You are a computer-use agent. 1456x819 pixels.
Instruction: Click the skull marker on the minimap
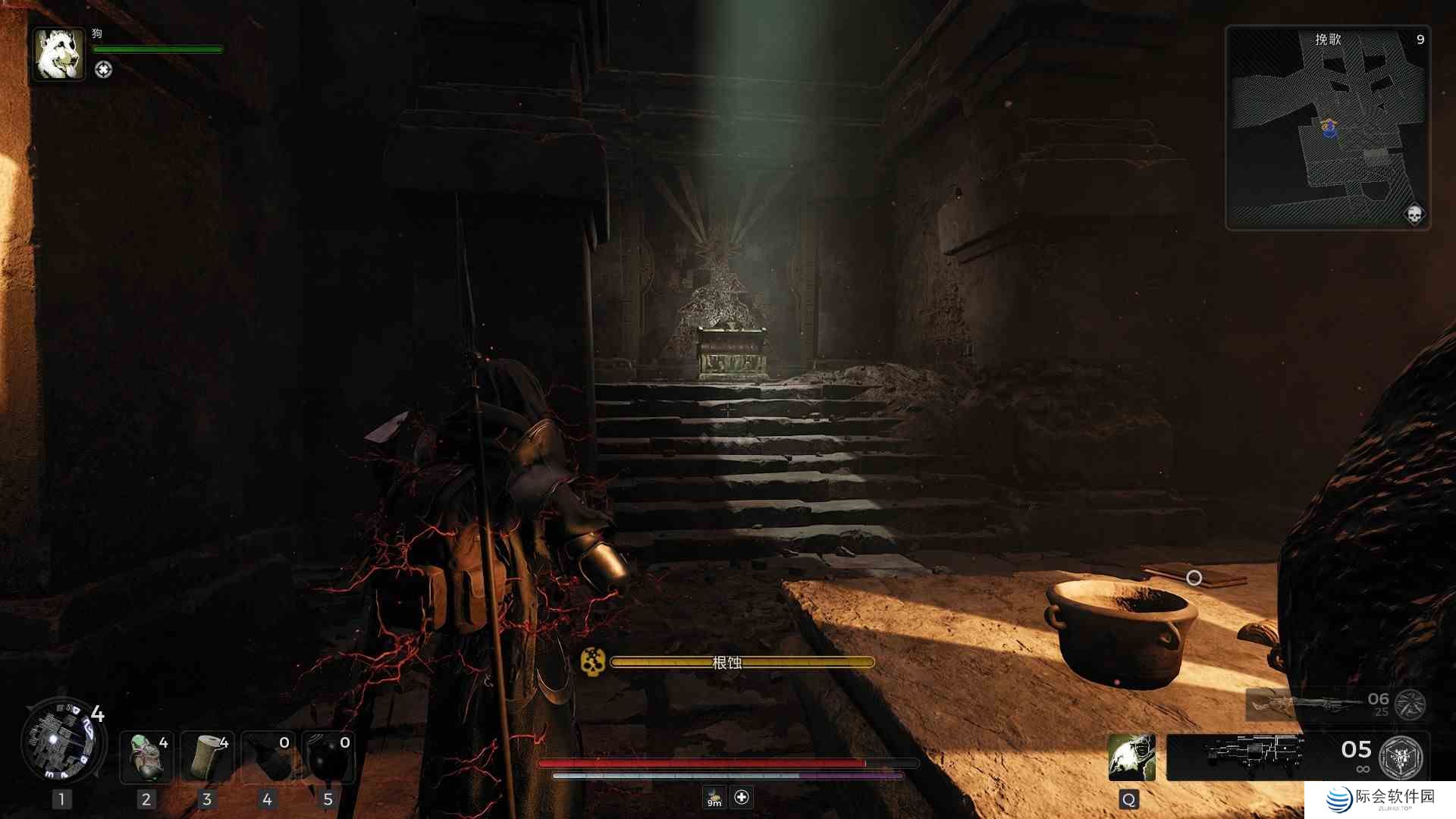[1414, 214]
